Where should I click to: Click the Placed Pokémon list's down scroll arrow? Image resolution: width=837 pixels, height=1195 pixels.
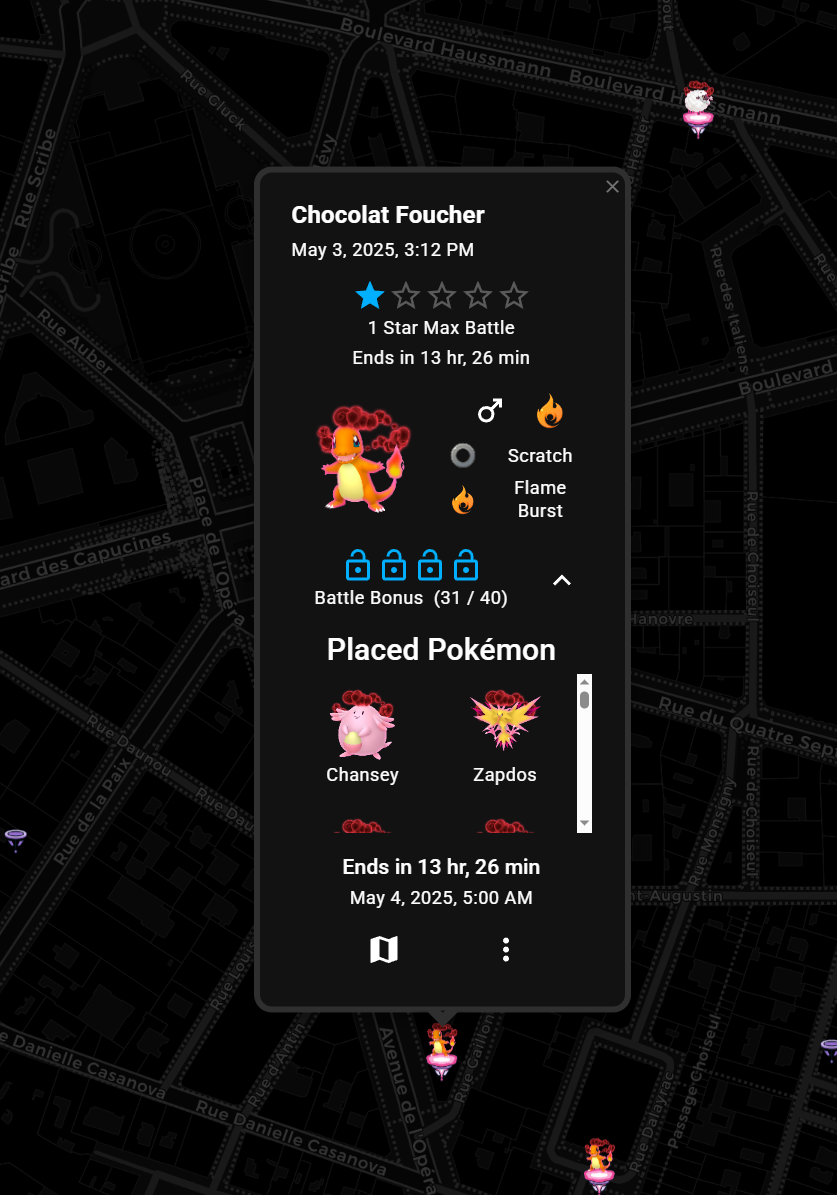tap(585, 823)
